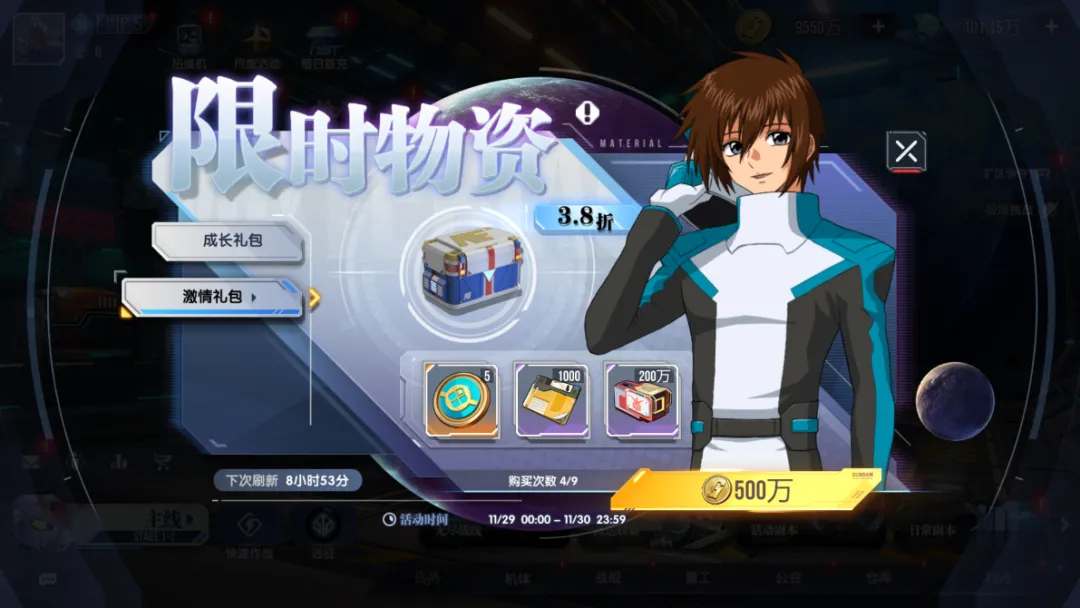1080x608 pixels.
Task: View the gold coin token reward
Action: tap(461, 400)
